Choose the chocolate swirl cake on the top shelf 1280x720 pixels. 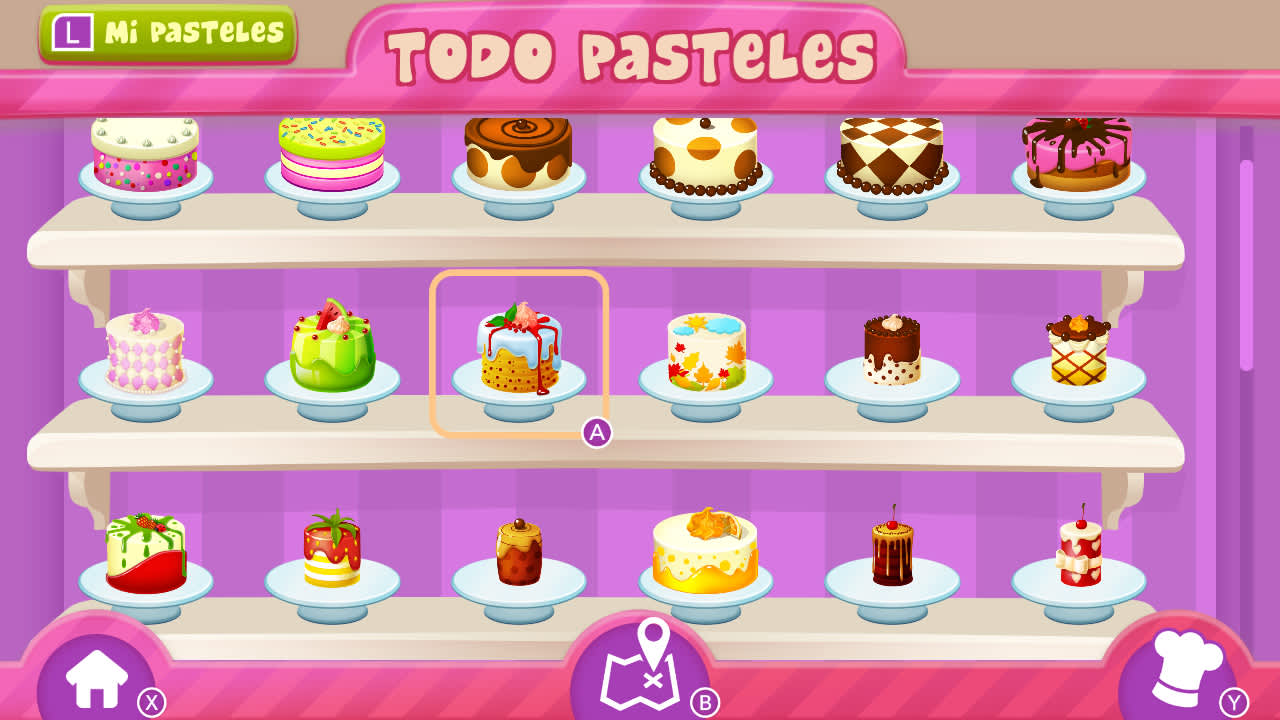[x=516, y=150]
